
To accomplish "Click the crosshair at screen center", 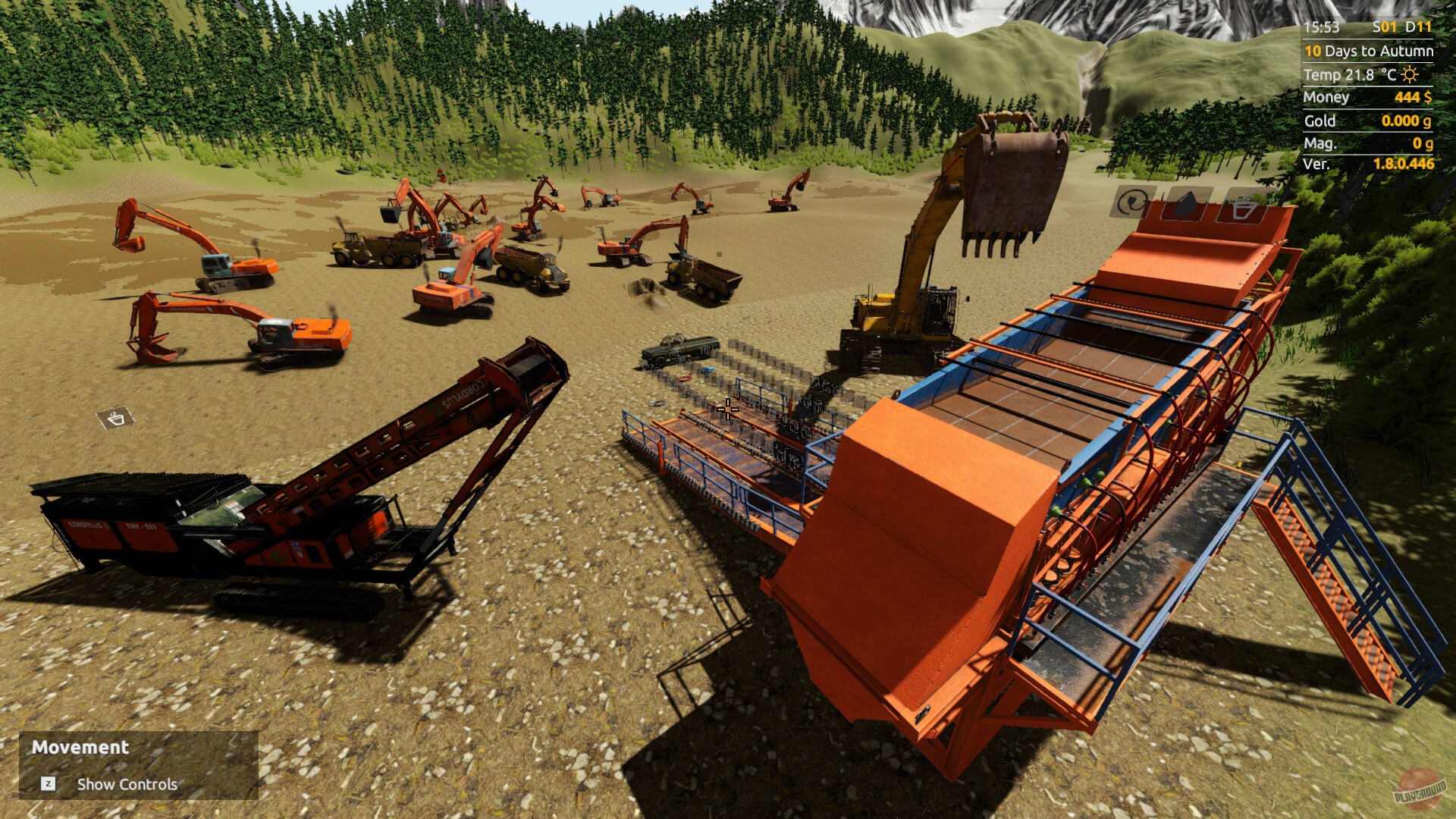I will click(x=726, y=409).
